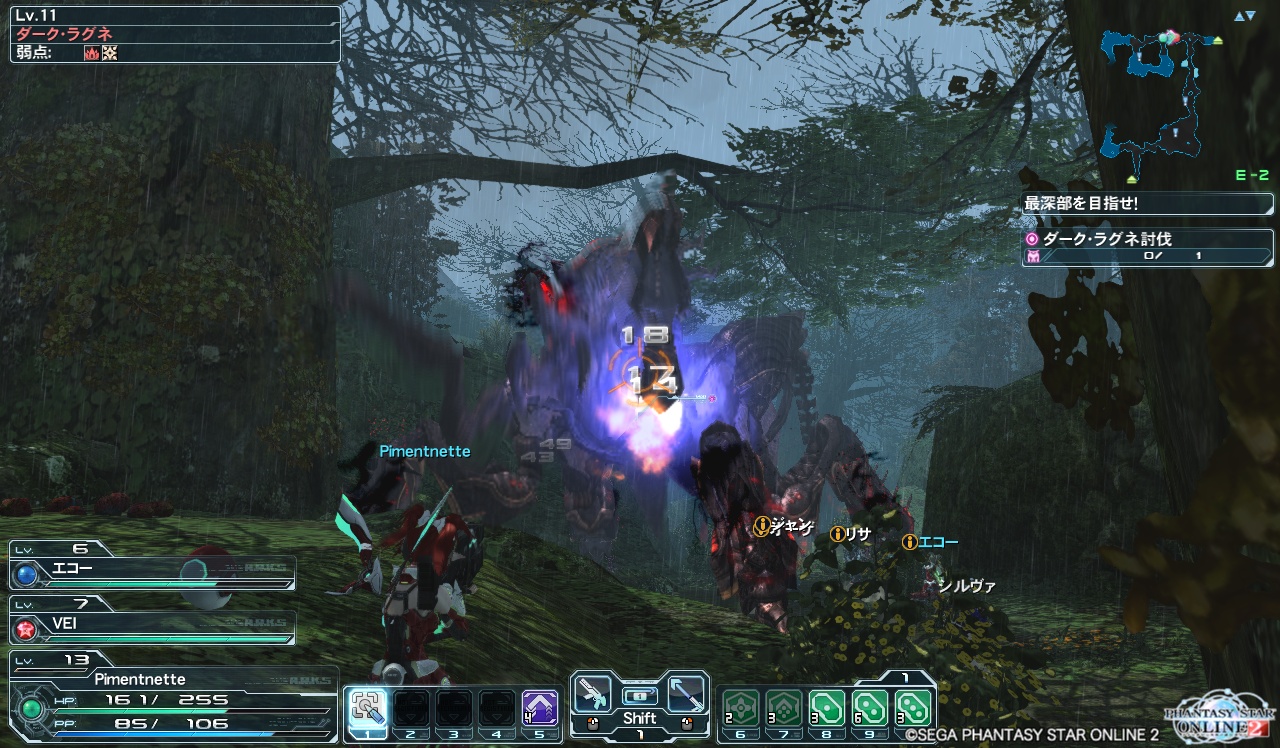
Task: Use the two-dot green capsule in slot 9
Action: (x=871, y=708)
